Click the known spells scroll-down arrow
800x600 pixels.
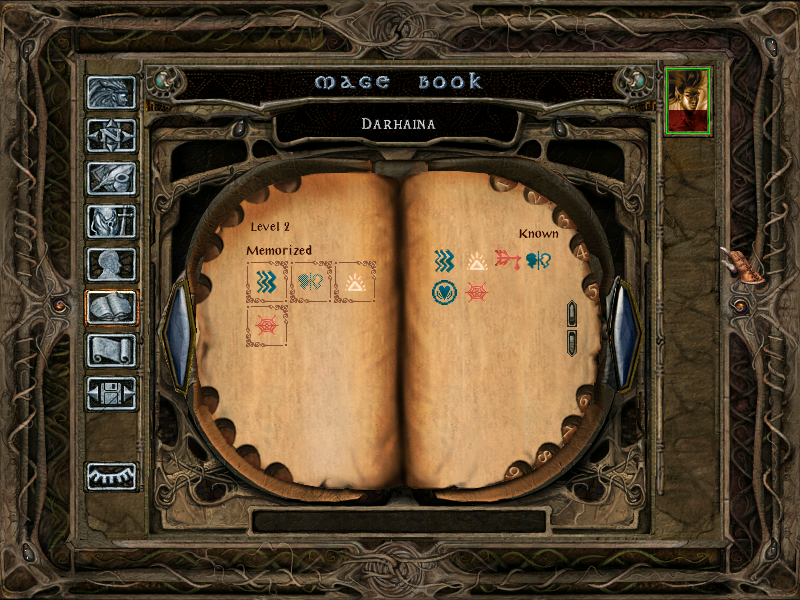(x=572, y=344)
